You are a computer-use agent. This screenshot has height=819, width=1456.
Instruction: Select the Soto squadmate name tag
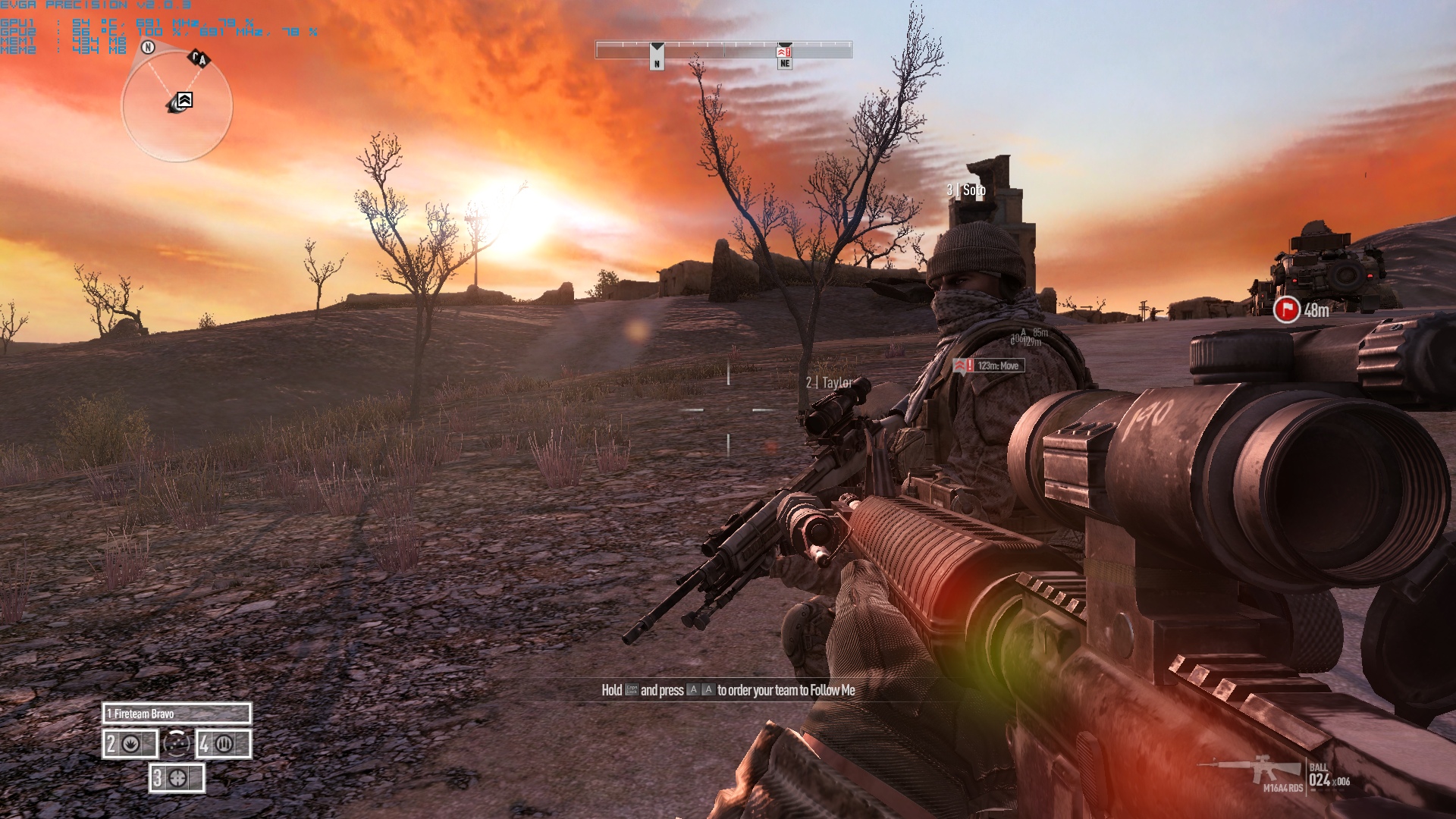pos(966,190)
